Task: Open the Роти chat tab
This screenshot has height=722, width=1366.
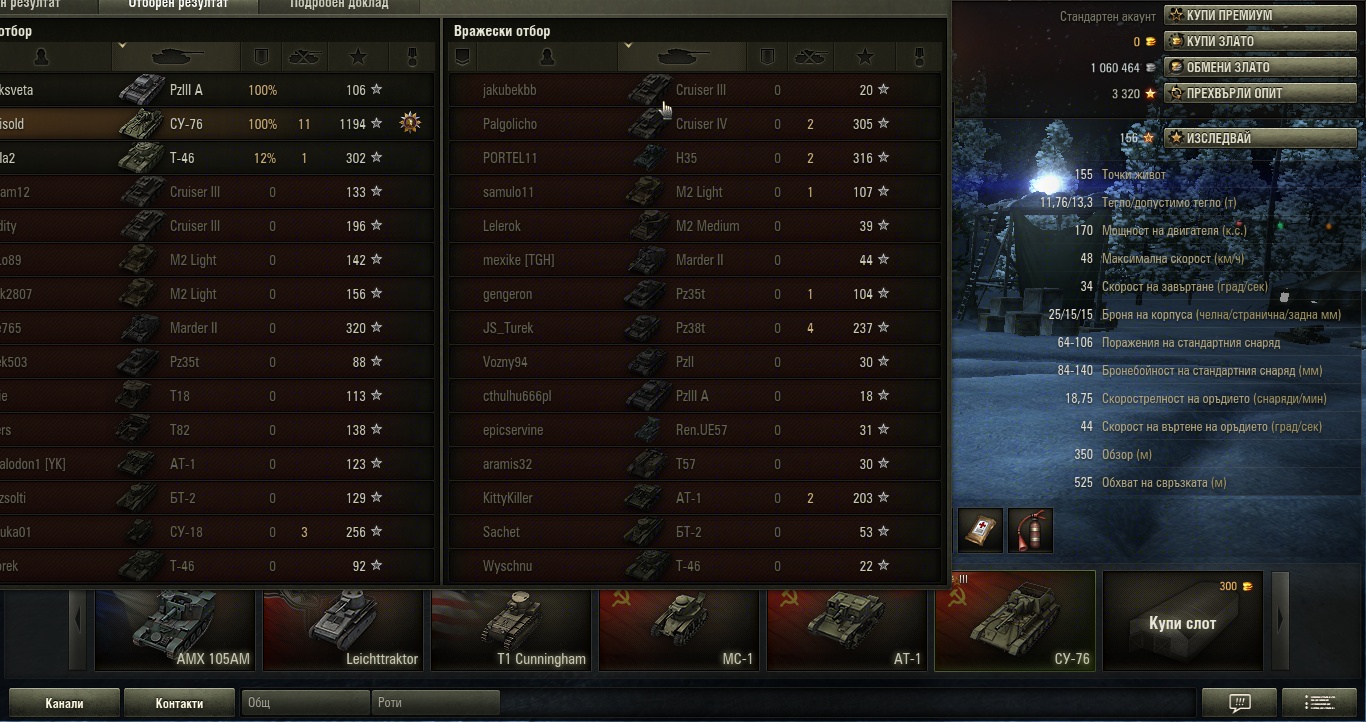Action: coord(434,703)
